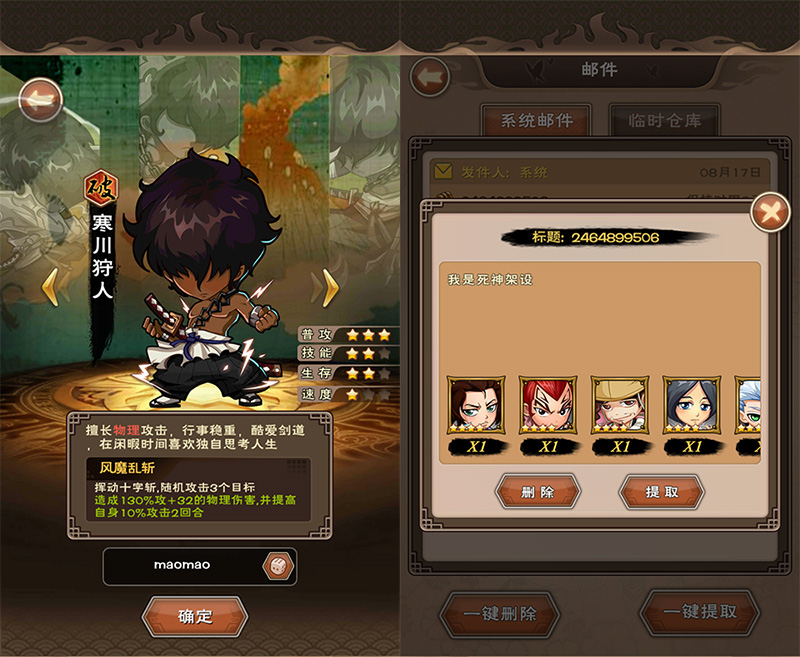The height and width of the screenshot is (657, 800).
Task: Switch to the 系统邮件 tab
Action: [x=537, y=121]
